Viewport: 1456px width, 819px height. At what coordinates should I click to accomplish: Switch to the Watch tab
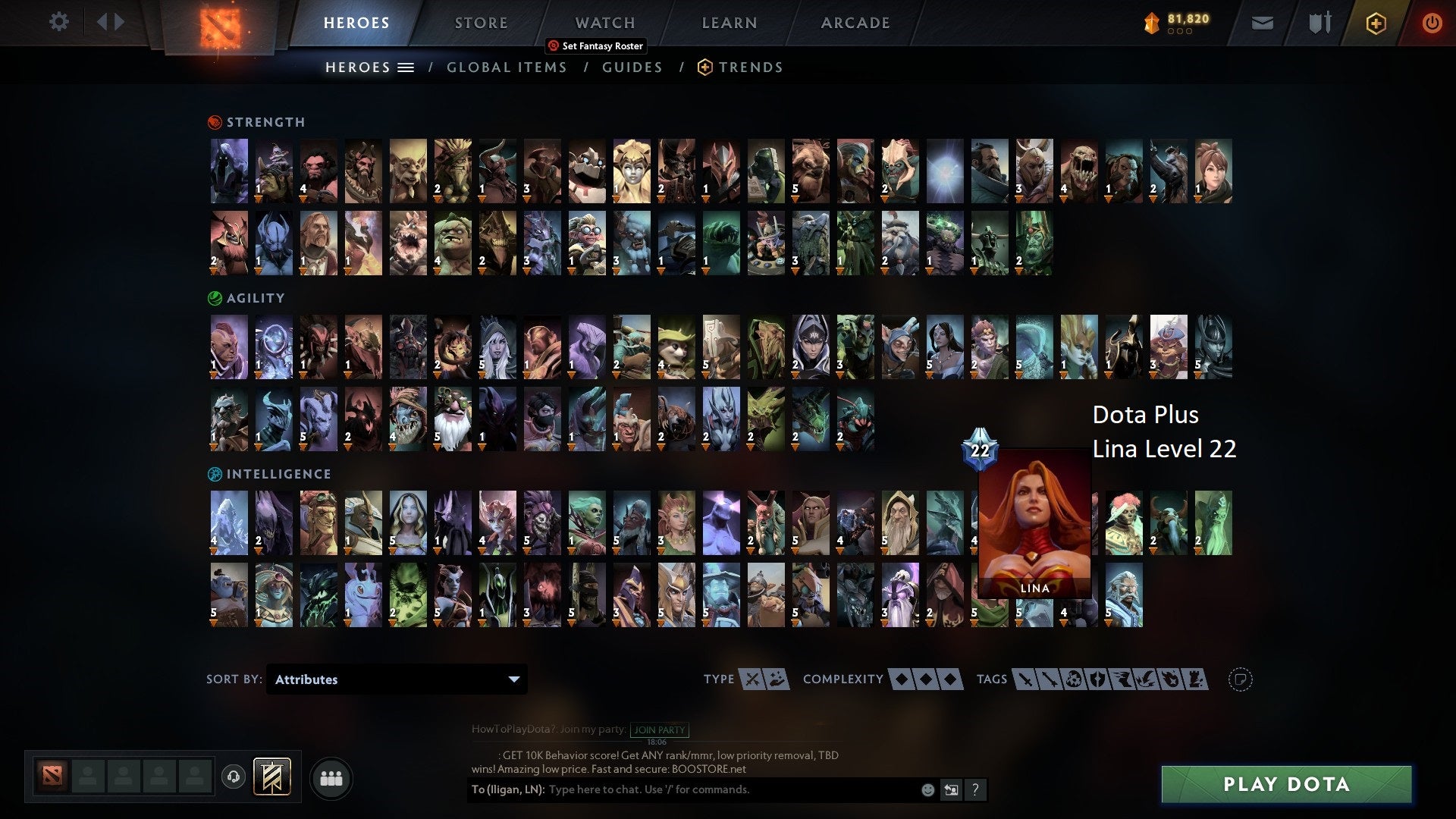point(604,23)
